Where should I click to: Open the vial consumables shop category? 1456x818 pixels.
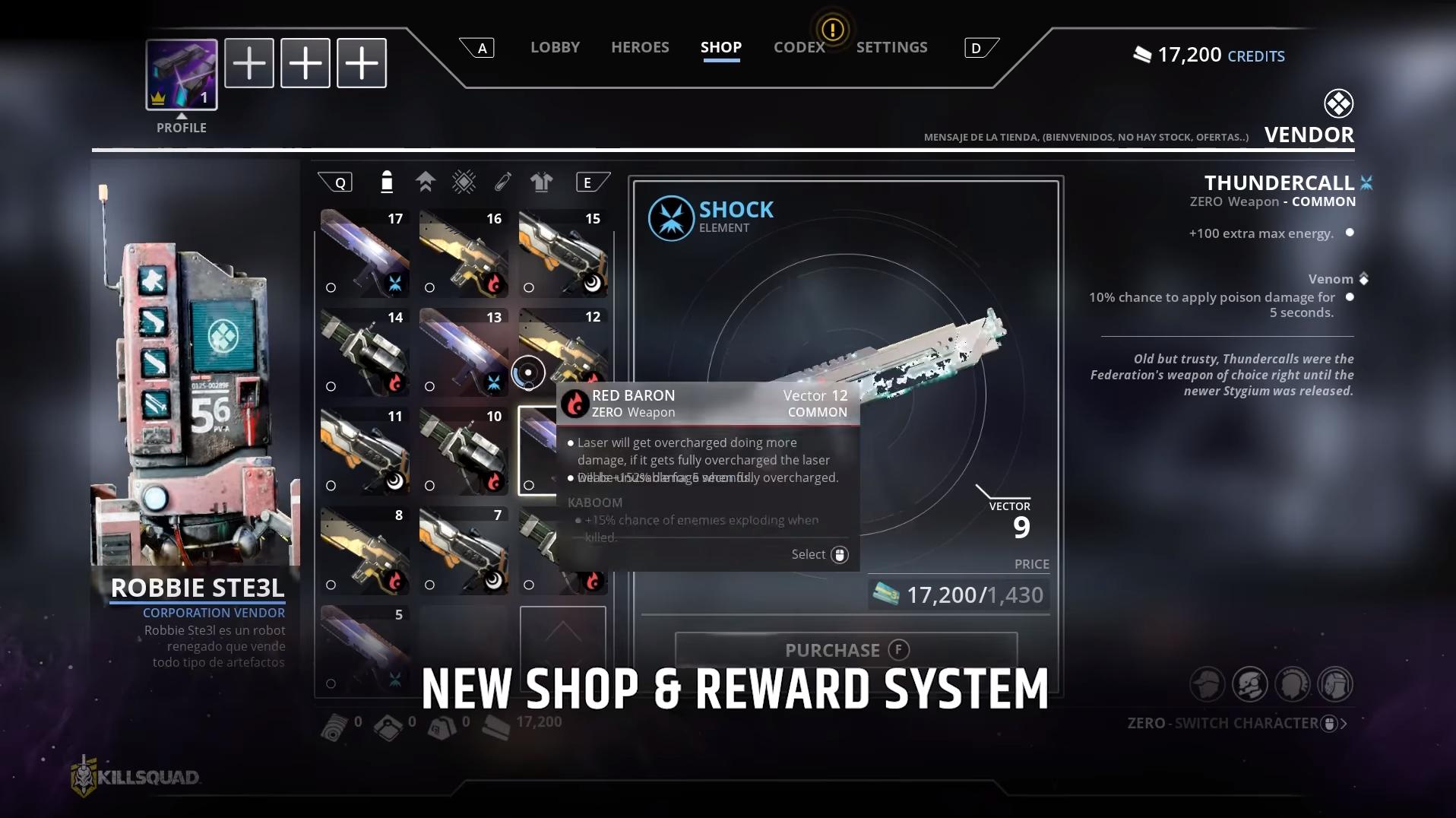(x=502, y=182)
